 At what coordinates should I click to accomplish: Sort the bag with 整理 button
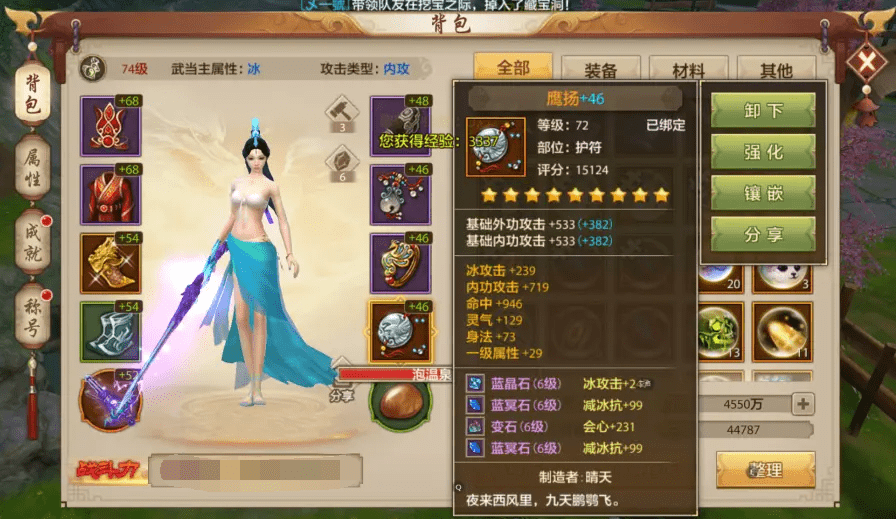765,469
